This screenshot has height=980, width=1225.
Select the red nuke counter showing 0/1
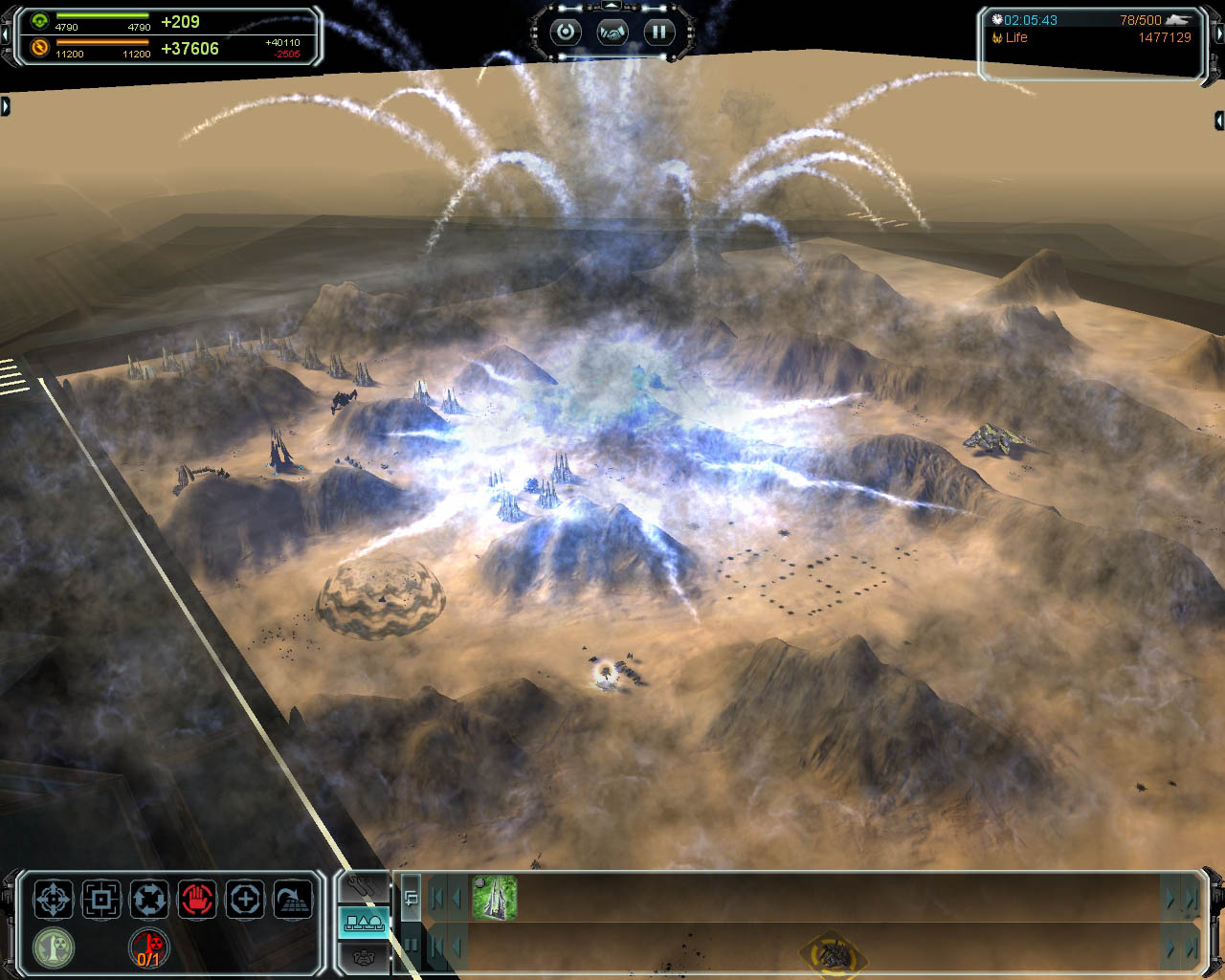[x=149, y=947]
